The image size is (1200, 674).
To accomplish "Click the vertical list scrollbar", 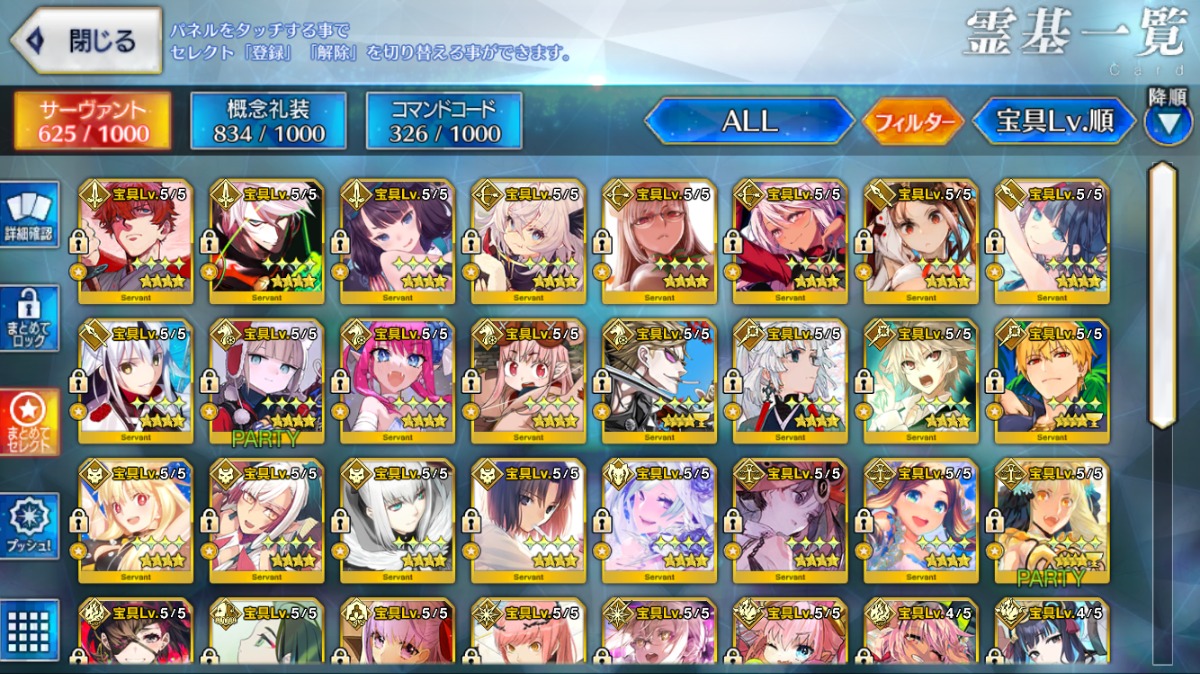I will [1162, 295].
